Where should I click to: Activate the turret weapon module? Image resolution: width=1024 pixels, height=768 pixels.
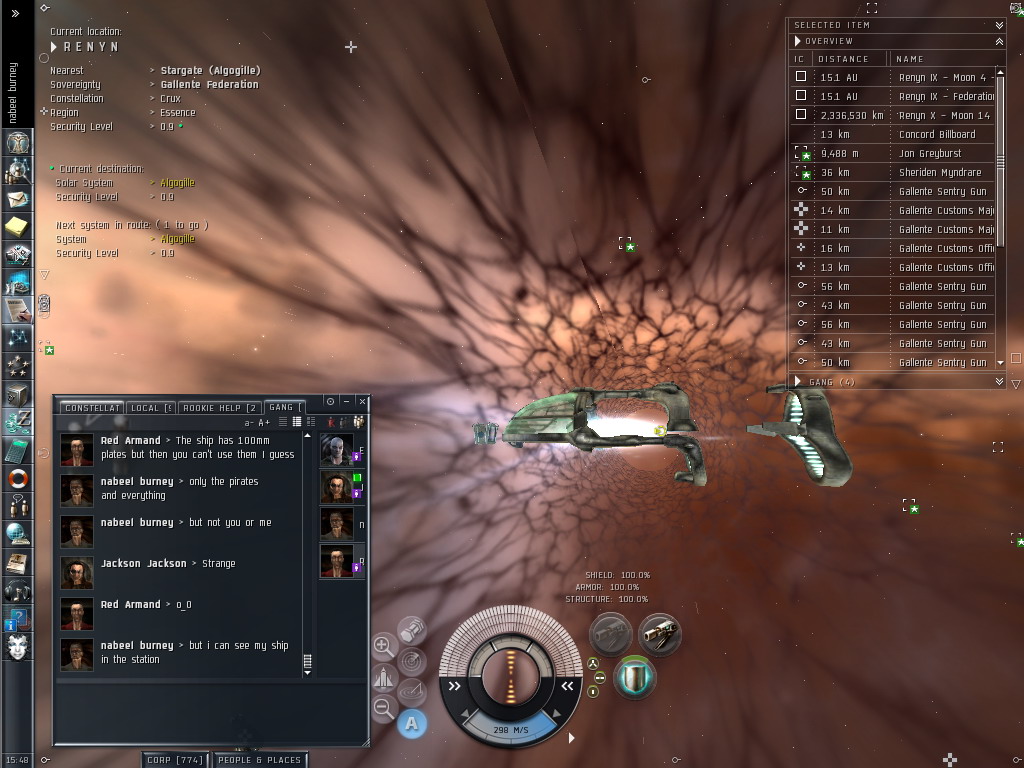tap(660, 634)
